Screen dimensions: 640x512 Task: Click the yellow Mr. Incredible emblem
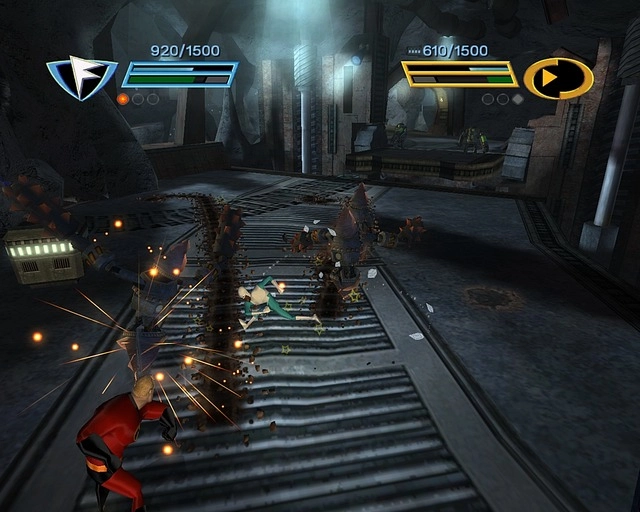point(557,78)
